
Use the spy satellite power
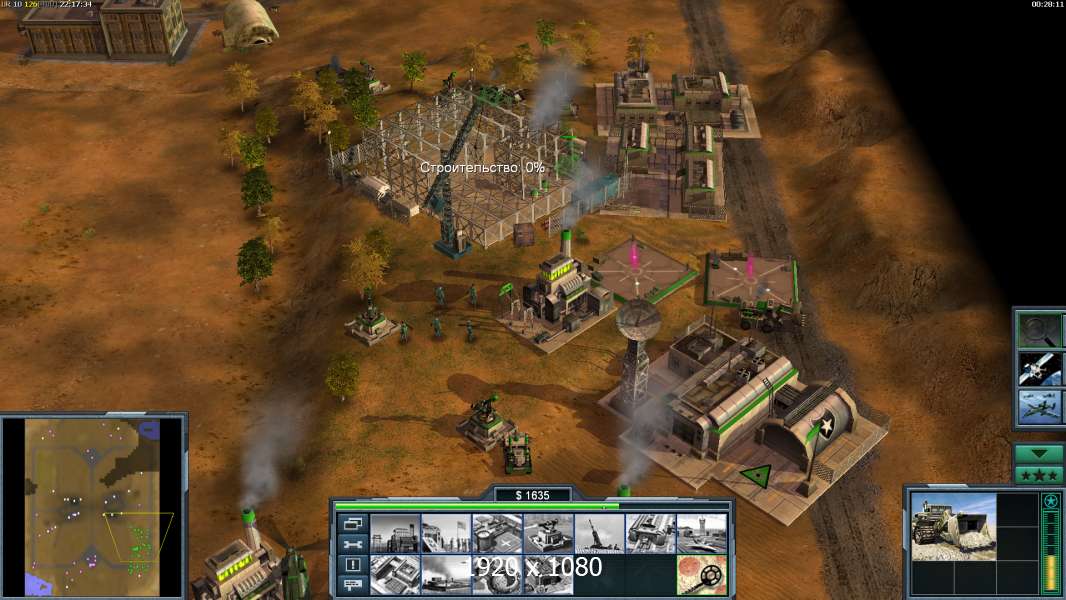click(x=1038, y=368)
